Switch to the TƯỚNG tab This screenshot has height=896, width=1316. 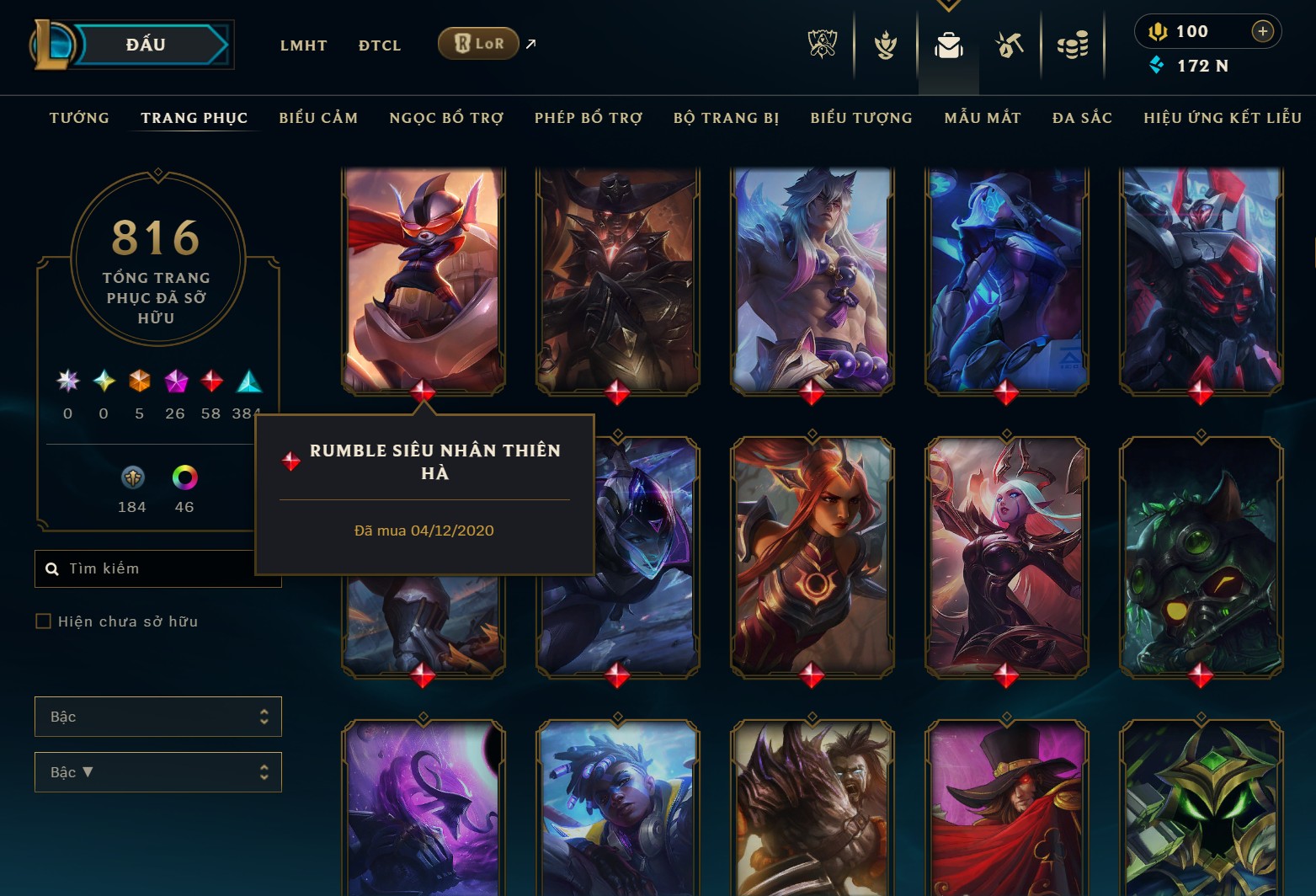pyautogui.click(x=78, y=118)
